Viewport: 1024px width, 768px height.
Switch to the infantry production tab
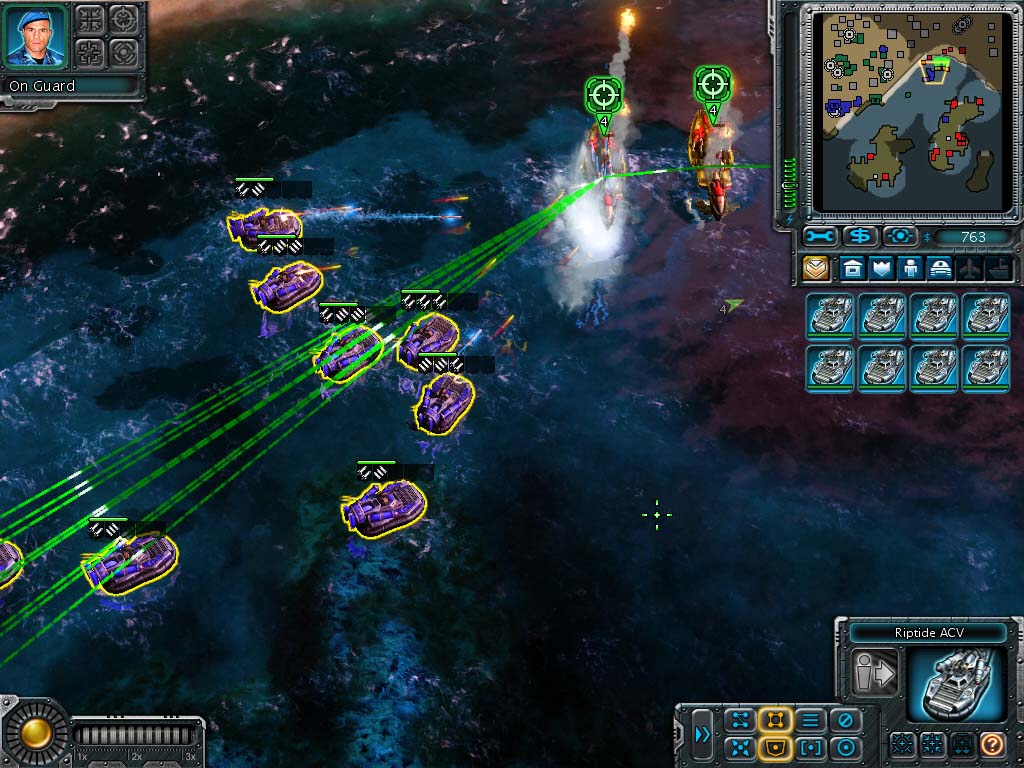pos(911,268)
